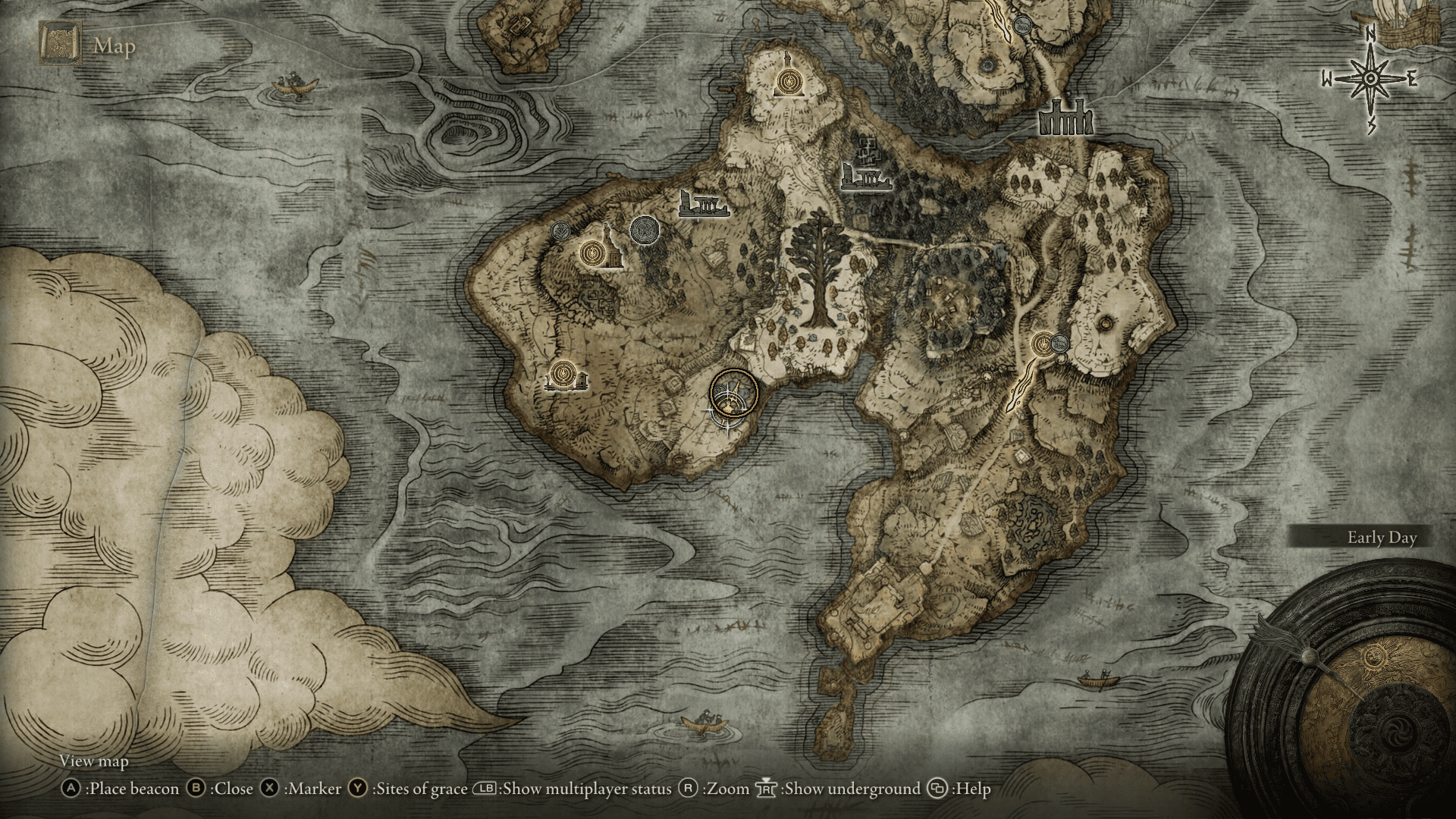
Task: Set a marker at the cursor
Action: [x=269, y=789]
